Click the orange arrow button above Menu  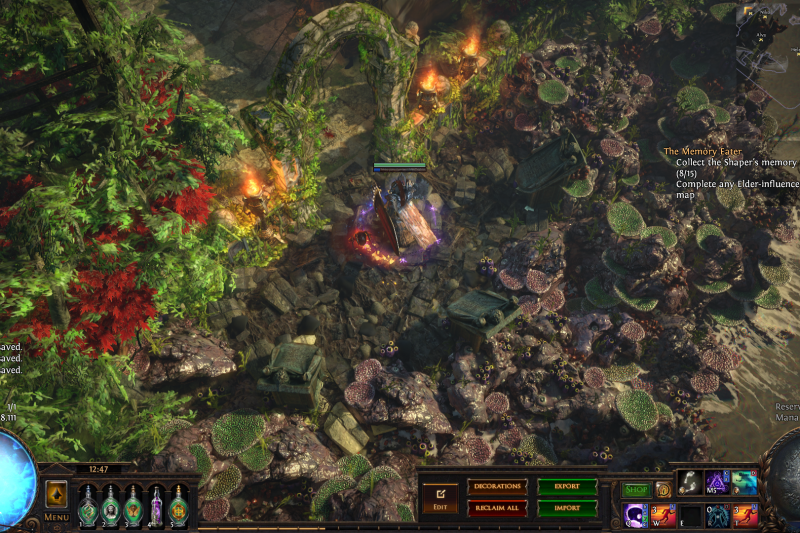56,495
